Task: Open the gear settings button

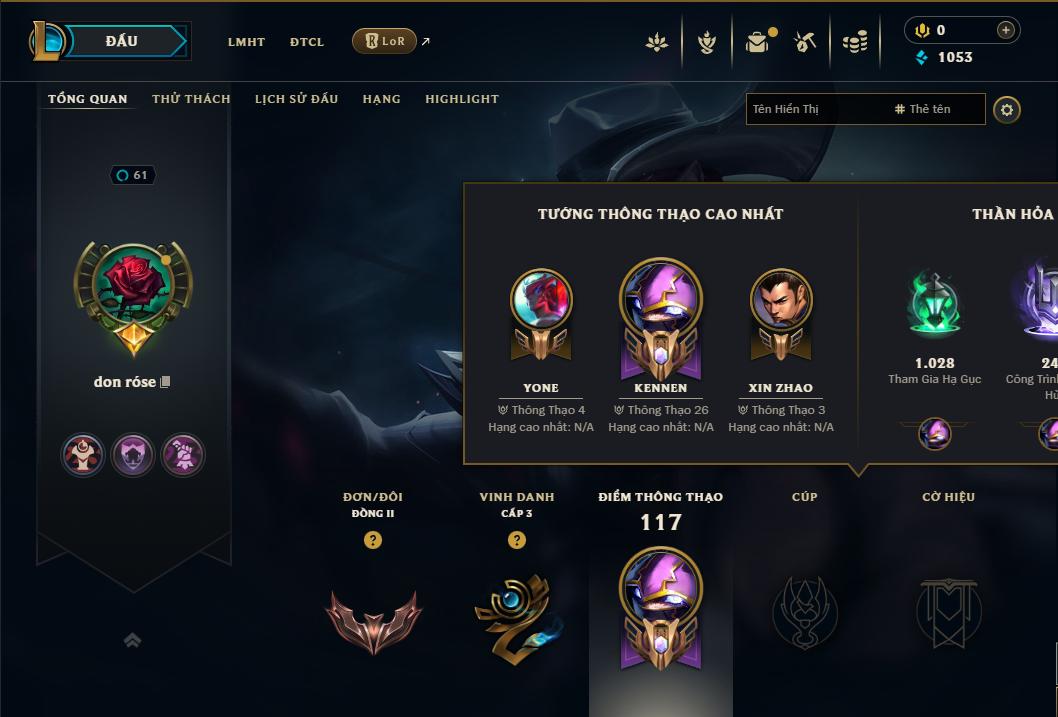Action: (x=1007, y=109)
